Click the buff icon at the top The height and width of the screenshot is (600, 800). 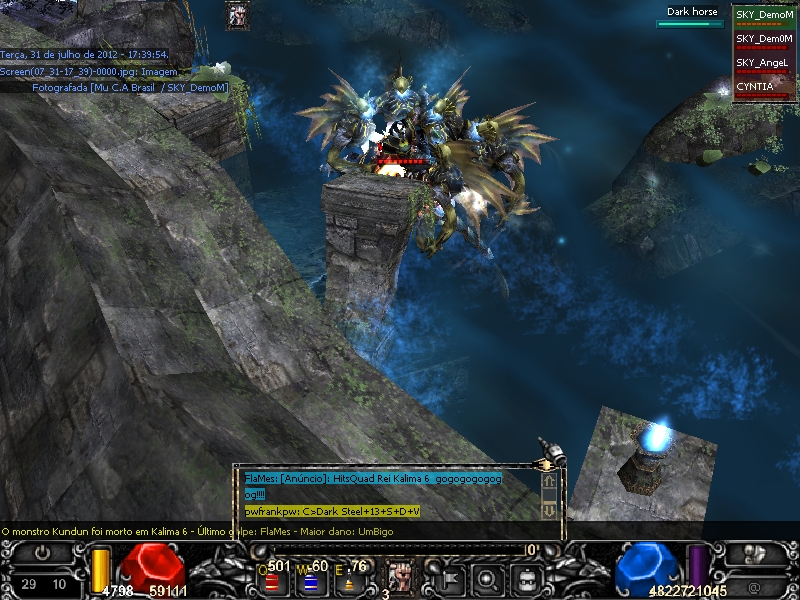pyautogui.click(x=238, y=15)
